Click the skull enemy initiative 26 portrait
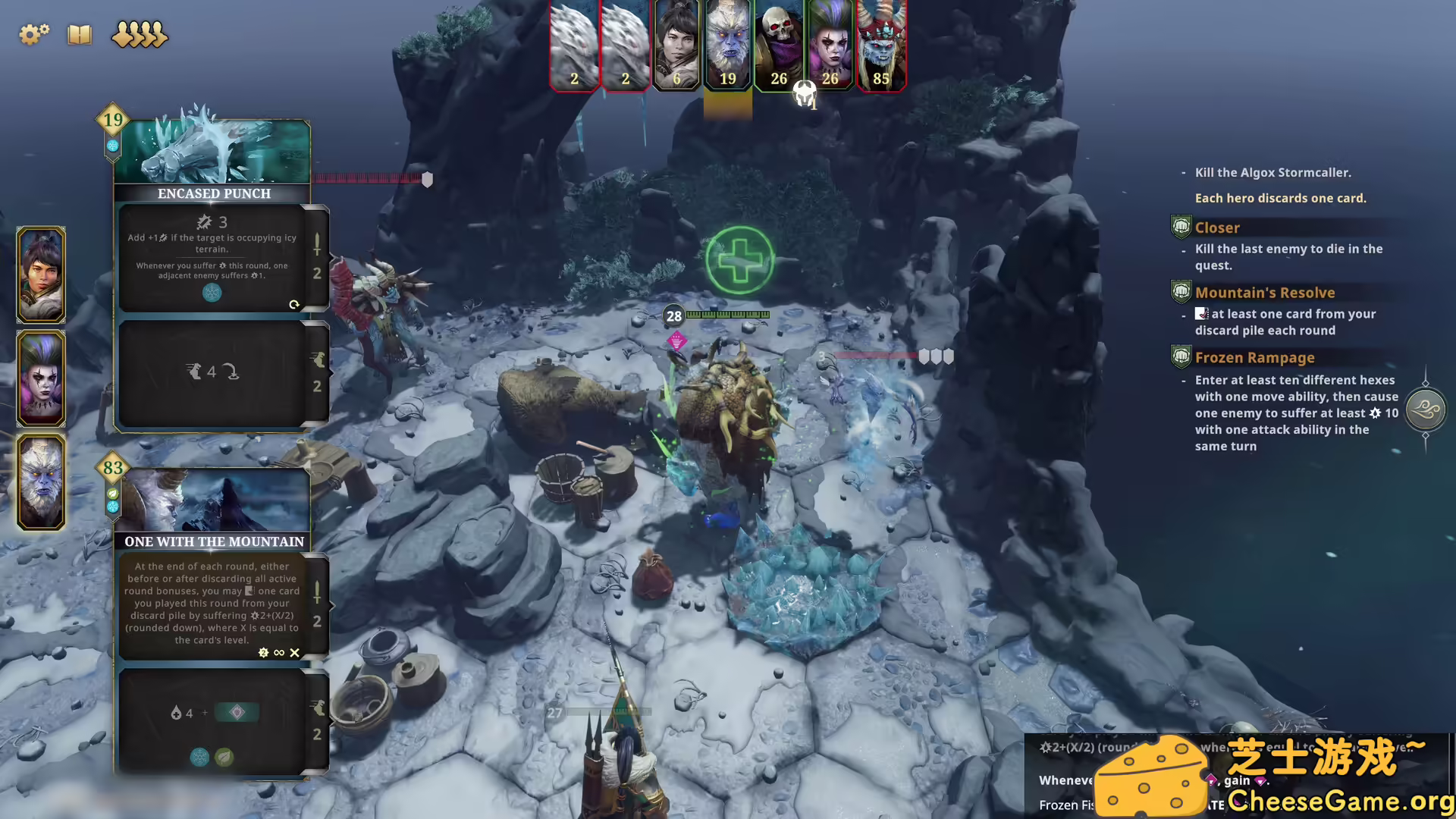Screen dimensions: 1456x819 click(779, 45)
